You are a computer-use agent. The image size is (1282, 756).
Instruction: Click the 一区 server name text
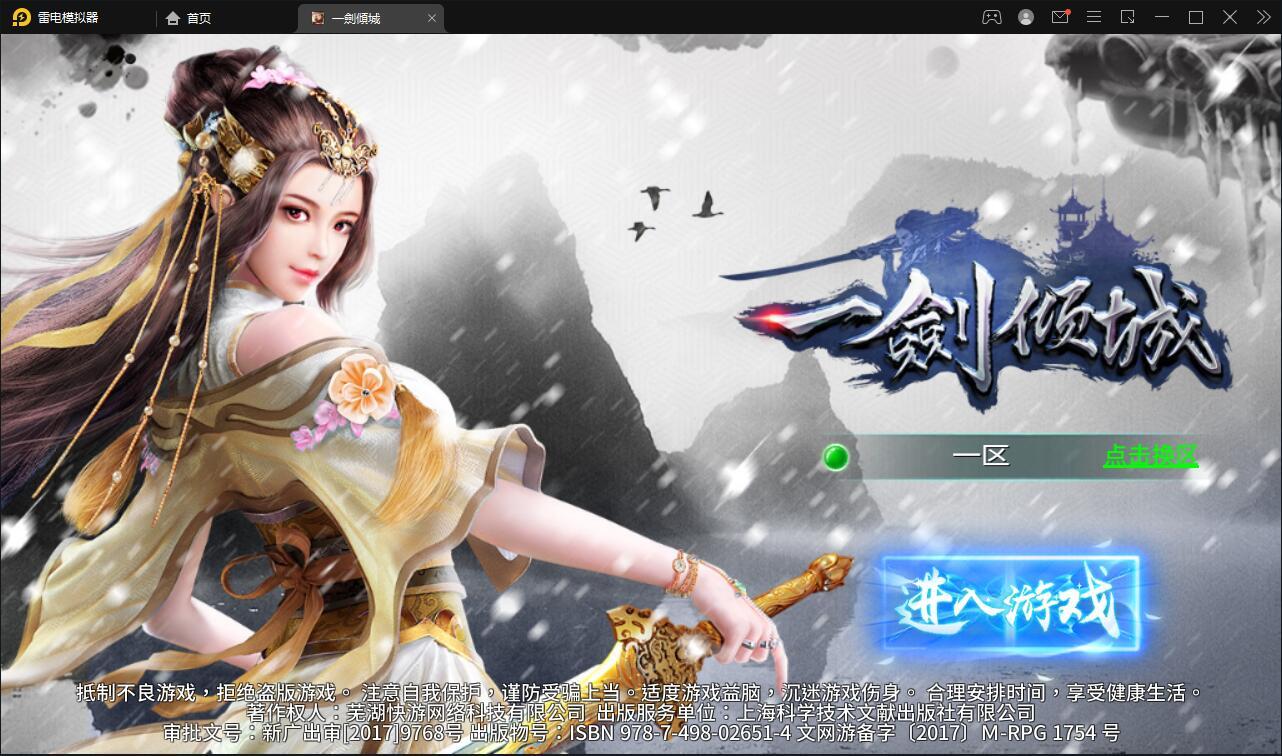pyautogui.click(x=981, y=456)
